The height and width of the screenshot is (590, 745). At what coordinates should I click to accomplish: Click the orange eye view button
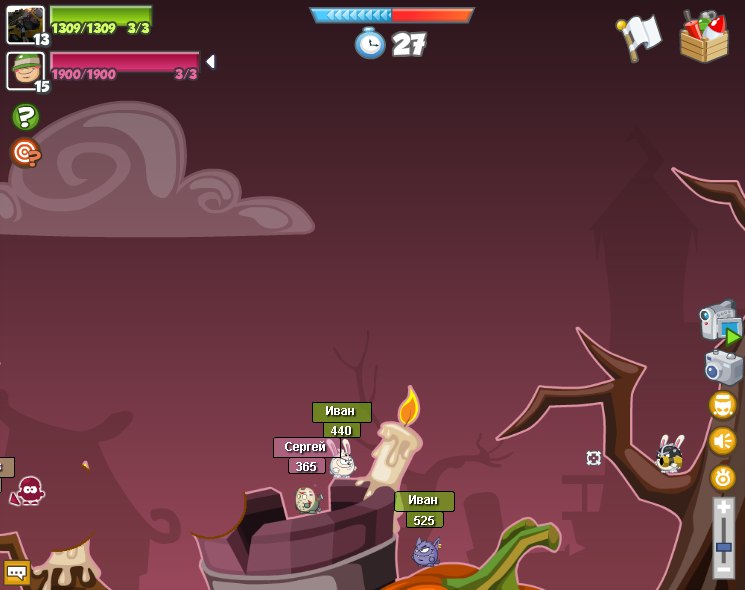[x=723, y=477]
